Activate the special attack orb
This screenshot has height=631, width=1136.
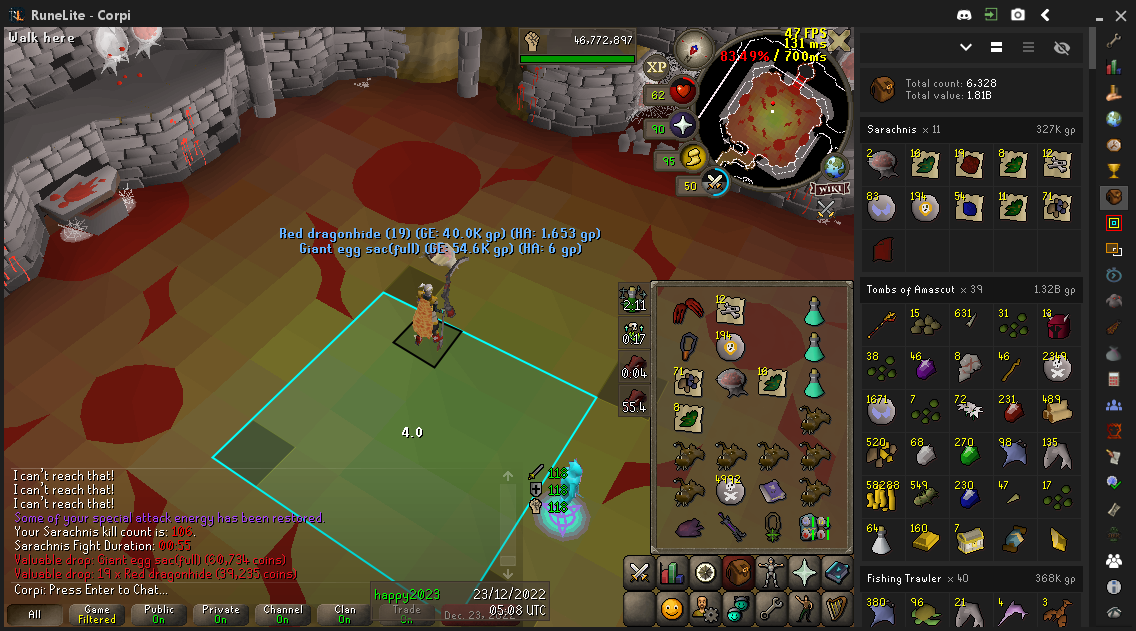pos(714,182)
